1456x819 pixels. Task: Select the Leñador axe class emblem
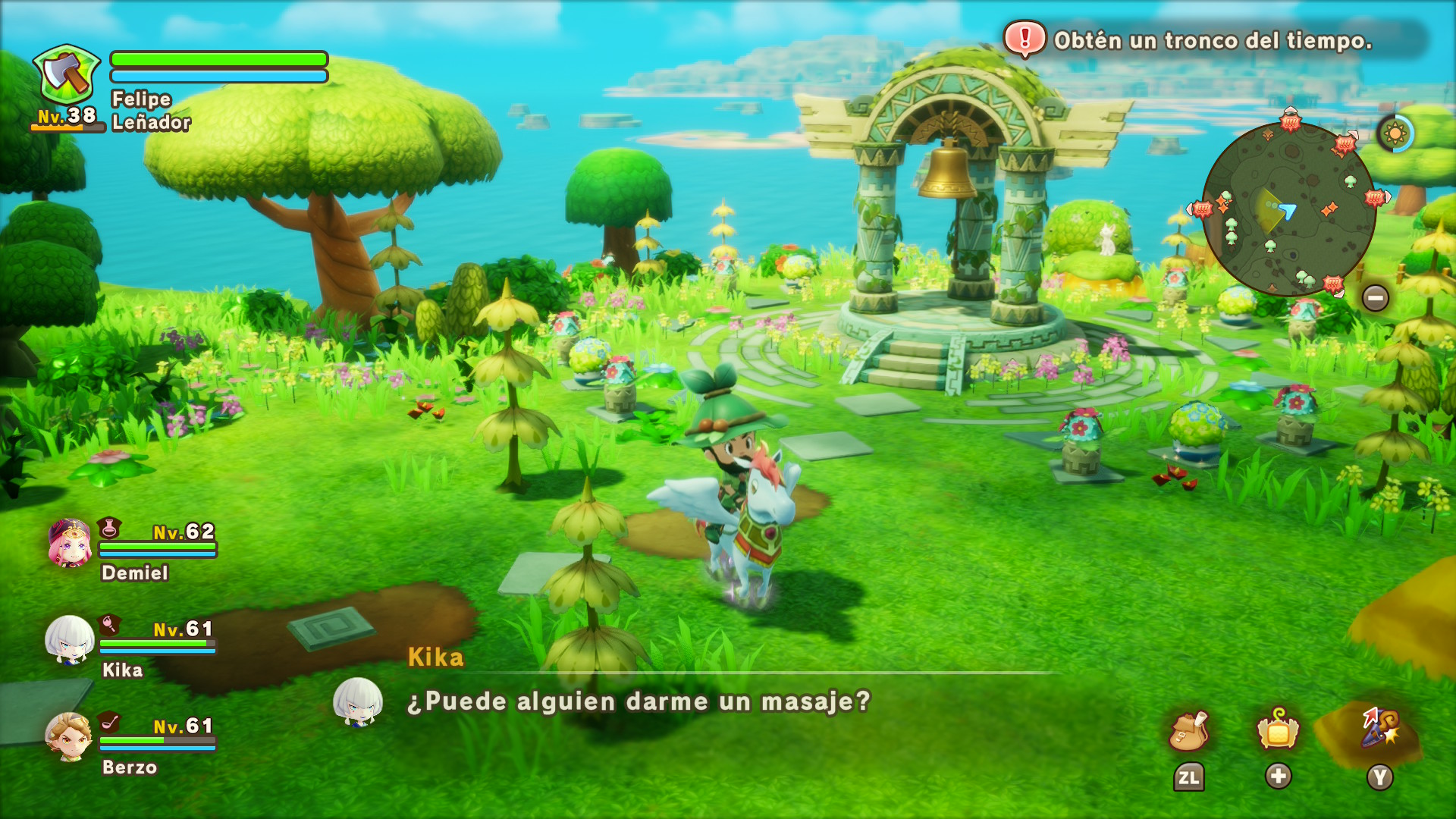[67, 74]
